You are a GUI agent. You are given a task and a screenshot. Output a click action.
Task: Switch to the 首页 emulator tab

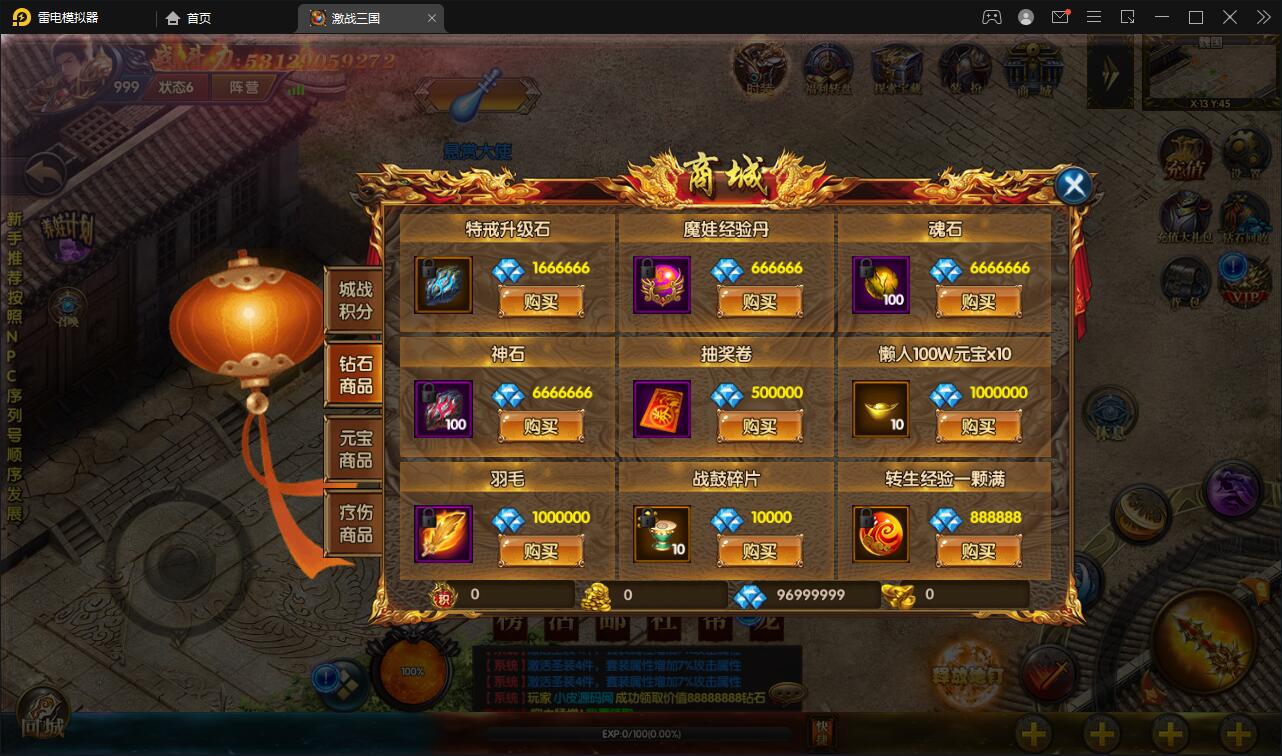point(188,18)
